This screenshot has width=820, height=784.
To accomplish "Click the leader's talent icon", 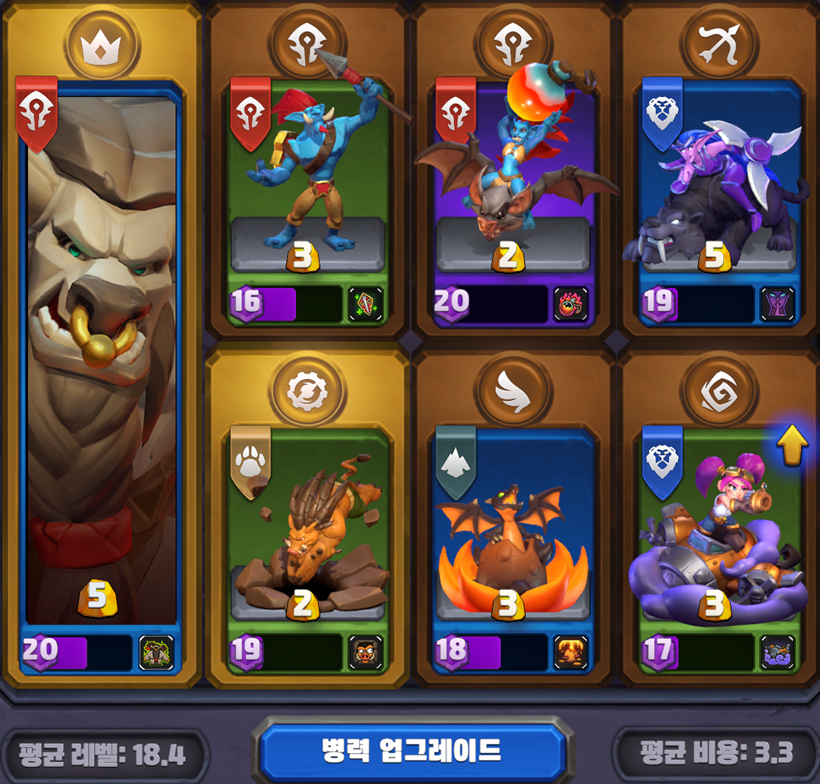I will coord(156,653).
